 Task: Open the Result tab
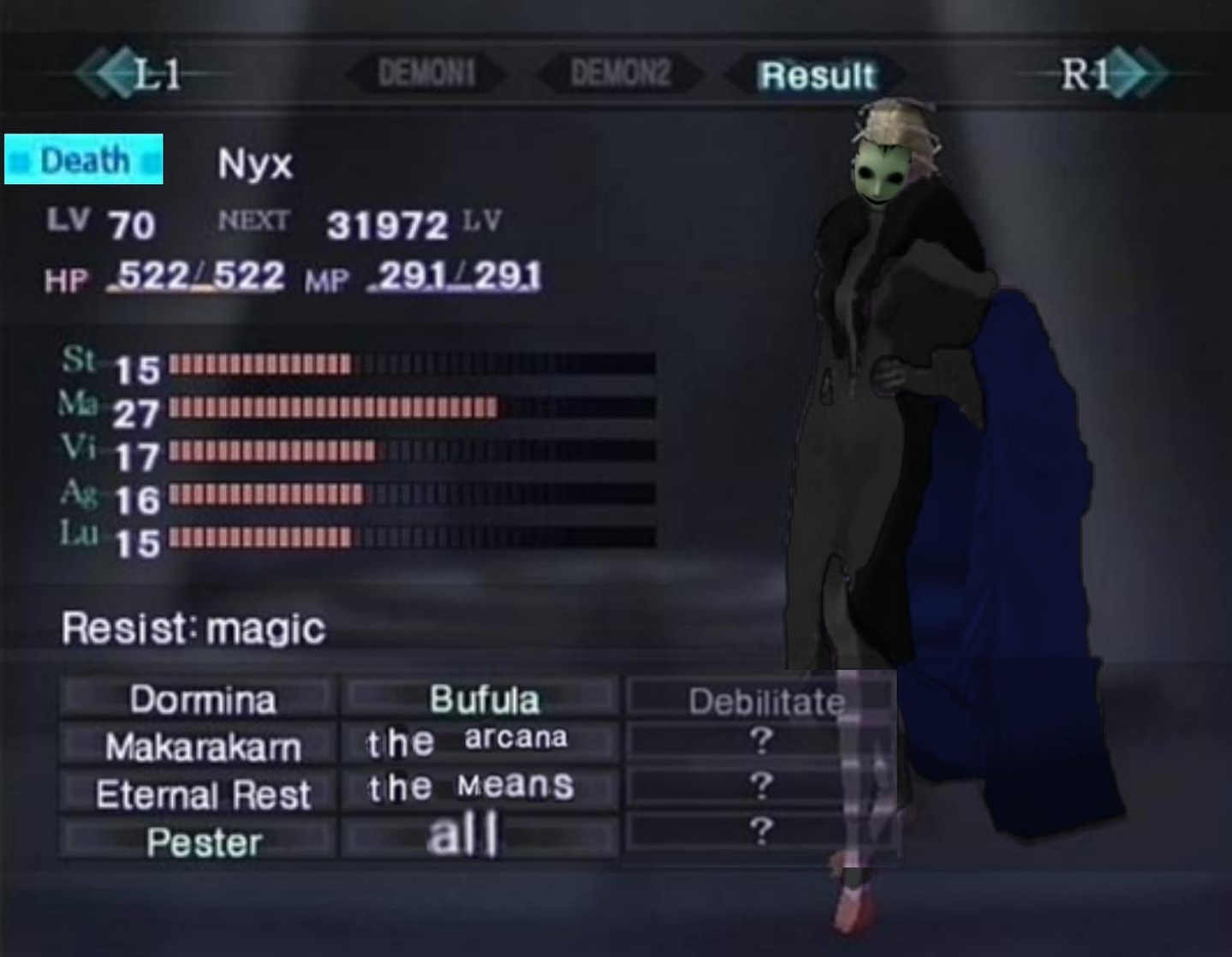[816, 75]
